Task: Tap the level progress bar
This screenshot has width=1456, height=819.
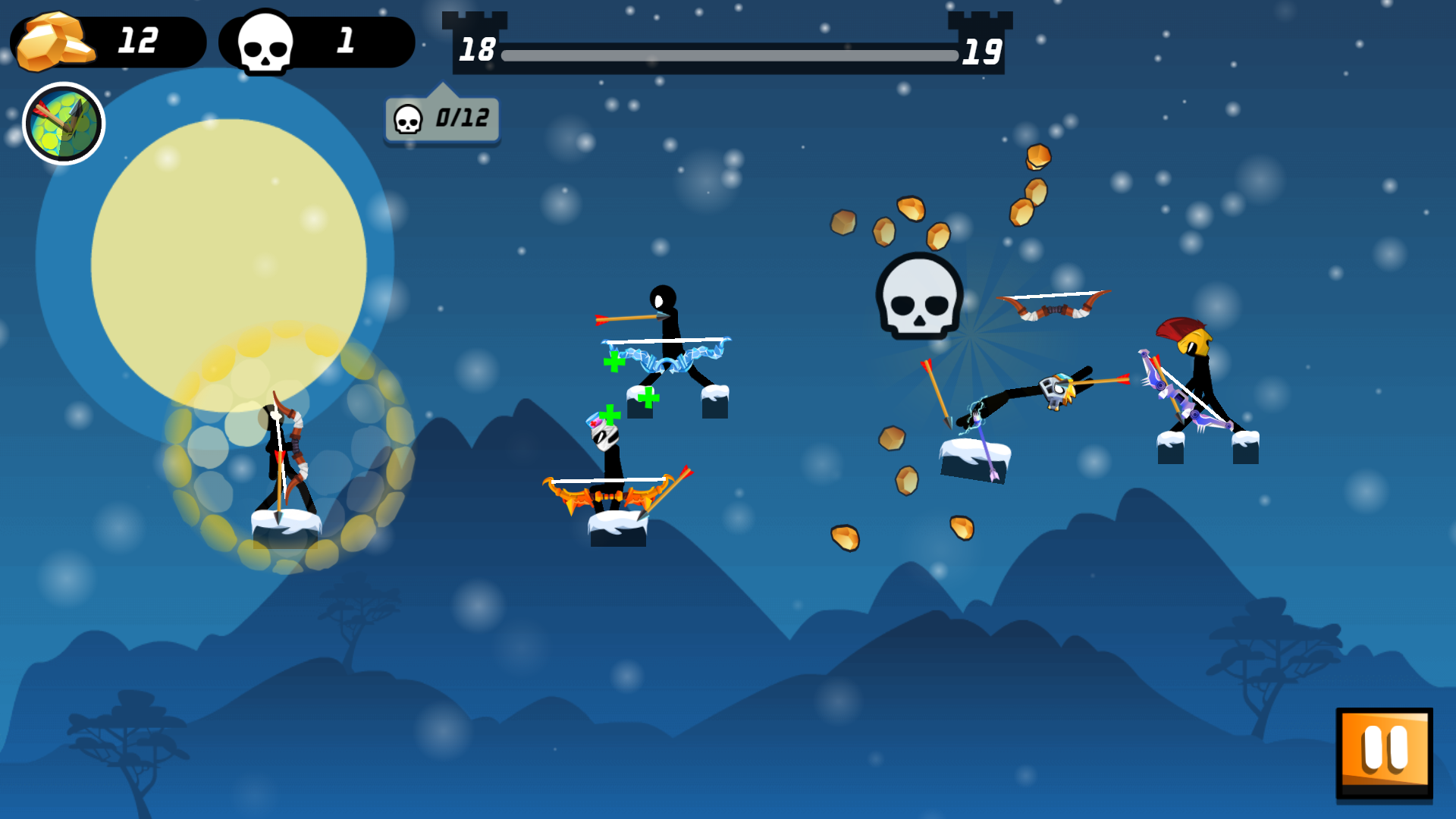Action: click(728, 54)
